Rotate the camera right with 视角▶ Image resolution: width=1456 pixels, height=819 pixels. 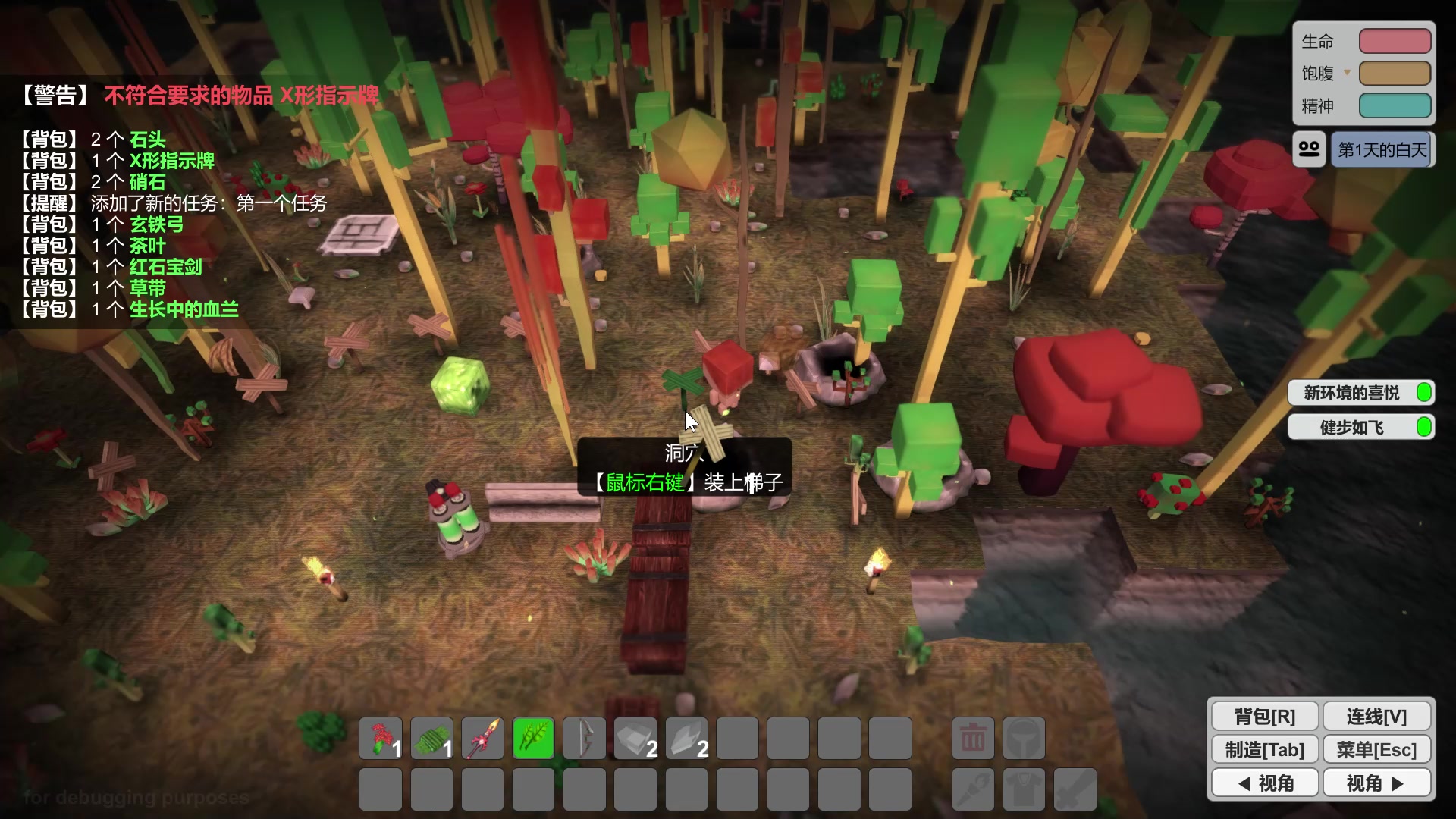[1376, 783]
